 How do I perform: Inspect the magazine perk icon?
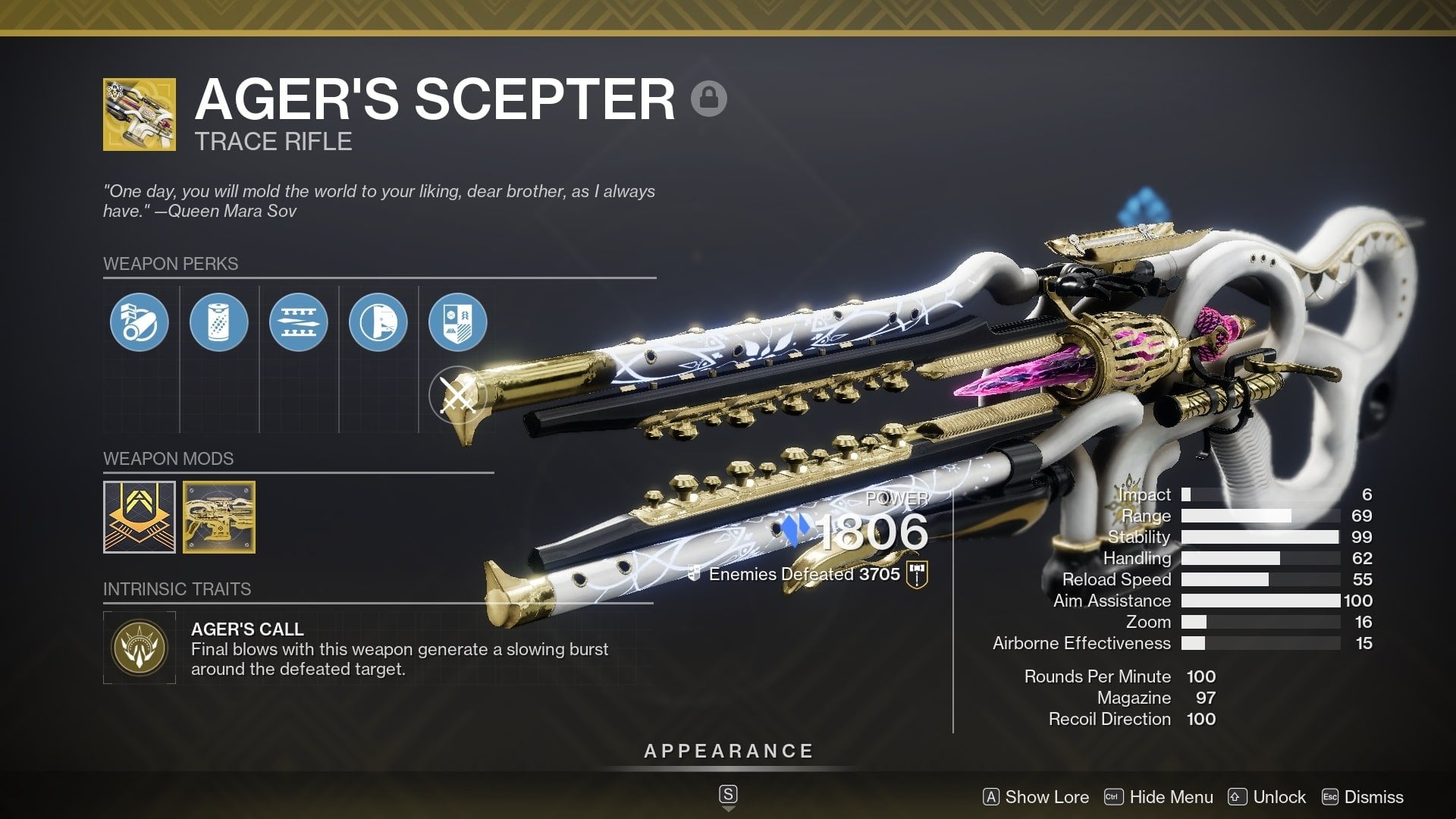pos(219,322)
